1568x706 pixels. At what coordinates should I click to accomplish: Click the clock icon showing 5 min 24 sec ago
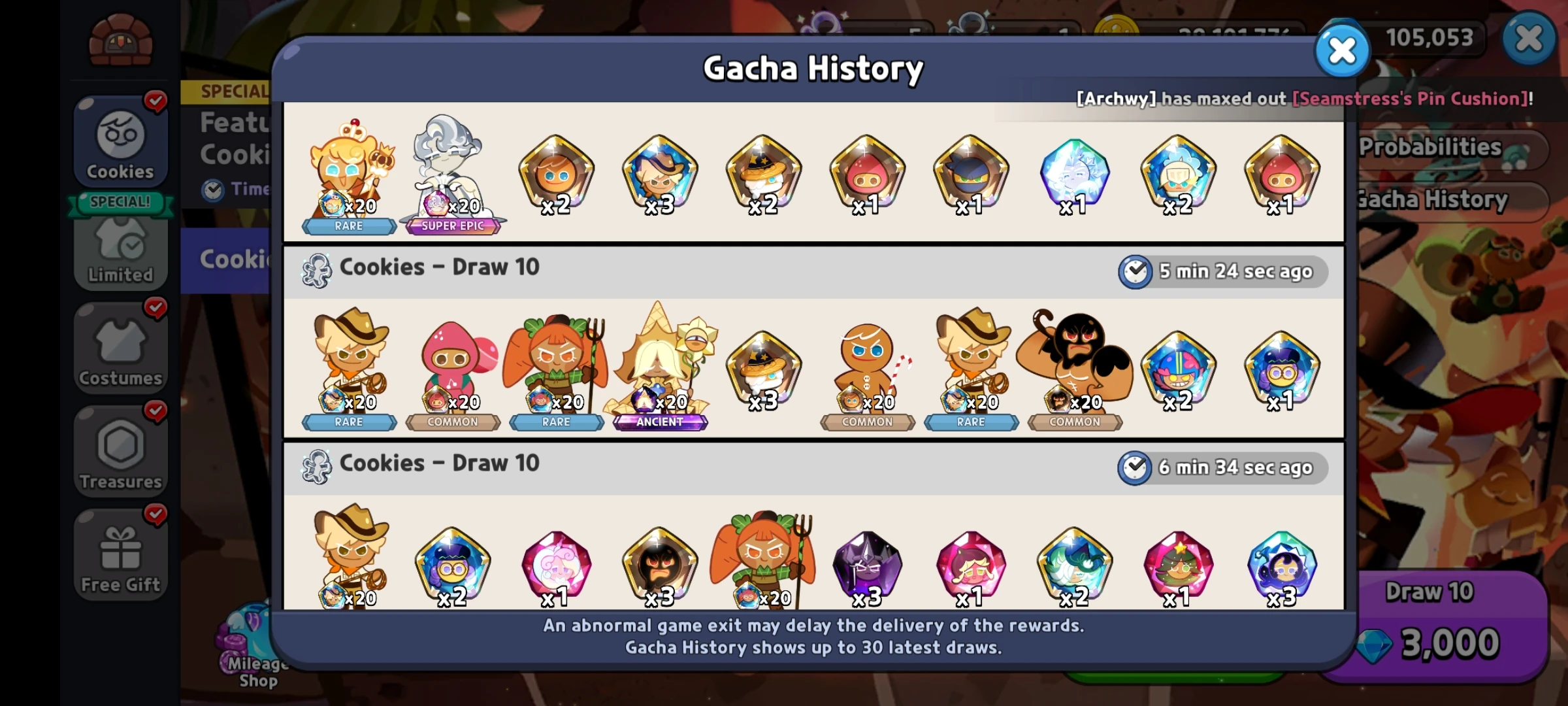click(1135, 271)
